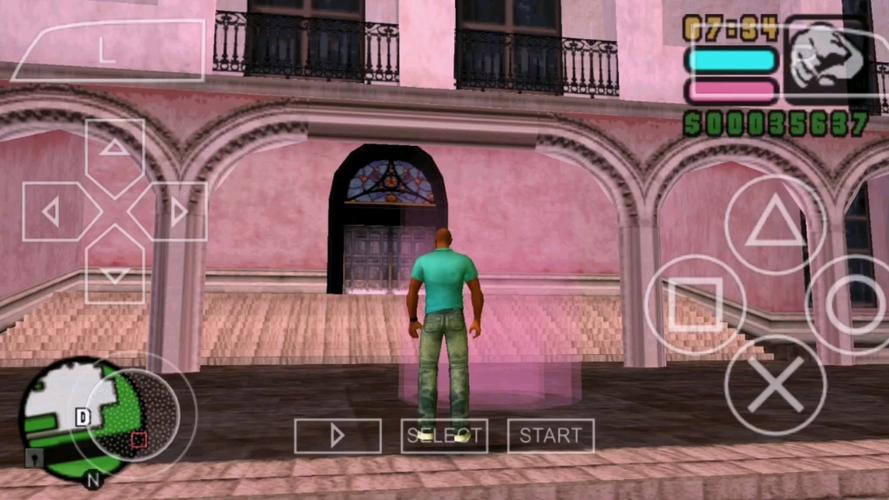This screenshot has width=889, height=500.
Task: Tap the SELECT touch button
Action: pos(444,436)
